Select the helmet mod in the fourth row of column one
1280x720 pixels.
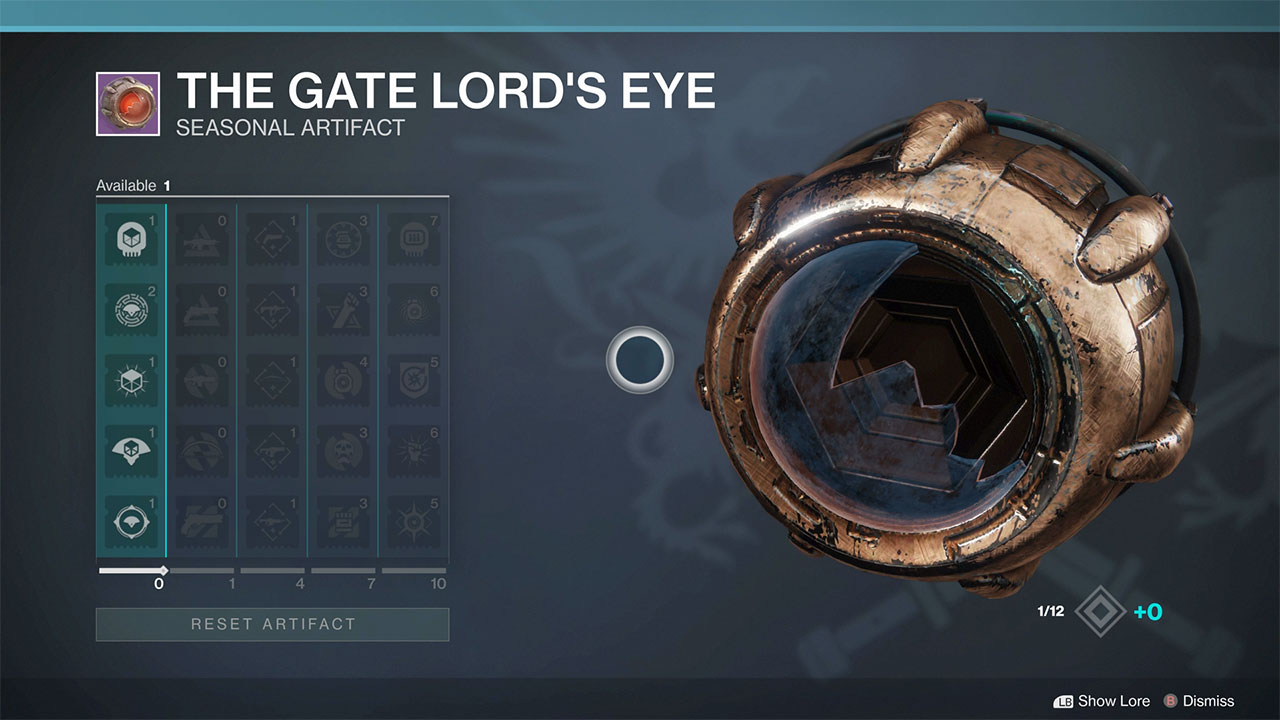point(131,450)
